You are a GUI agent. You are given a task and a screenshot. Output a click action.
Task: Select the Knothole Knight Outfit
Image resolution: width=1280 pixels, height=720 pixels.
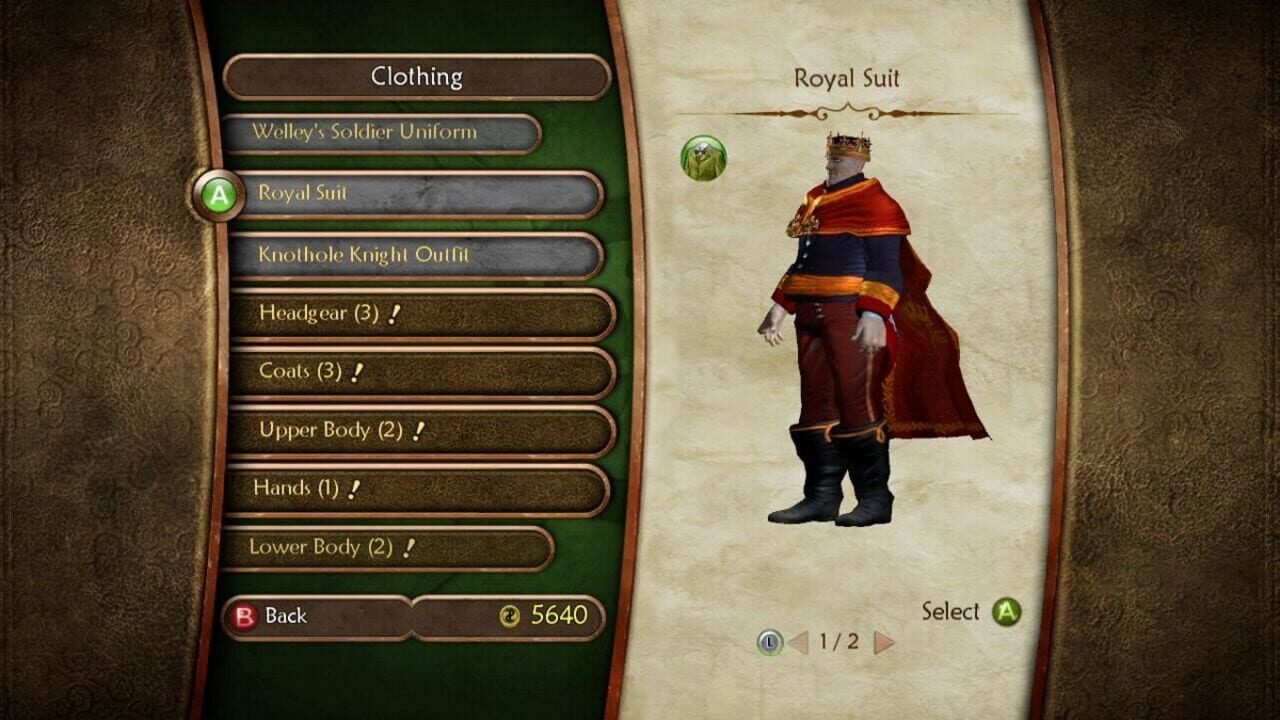point(400,255)
